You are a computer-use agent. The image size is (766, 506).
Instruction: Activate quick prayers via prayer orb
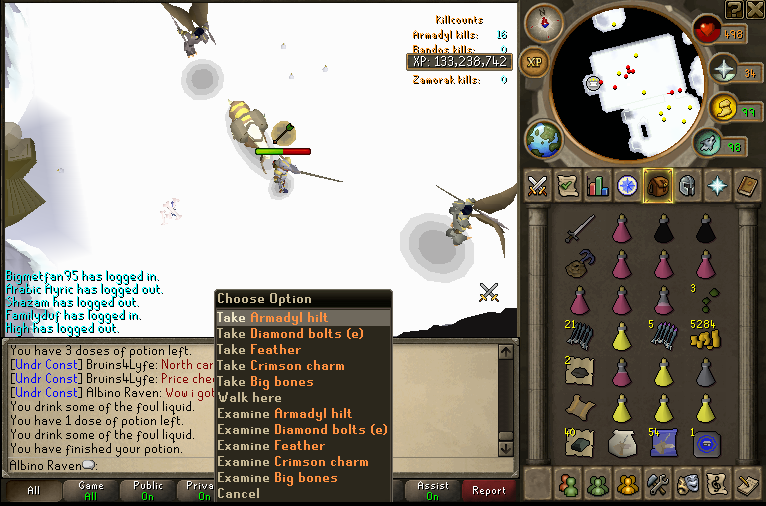(x=724, y=71)
